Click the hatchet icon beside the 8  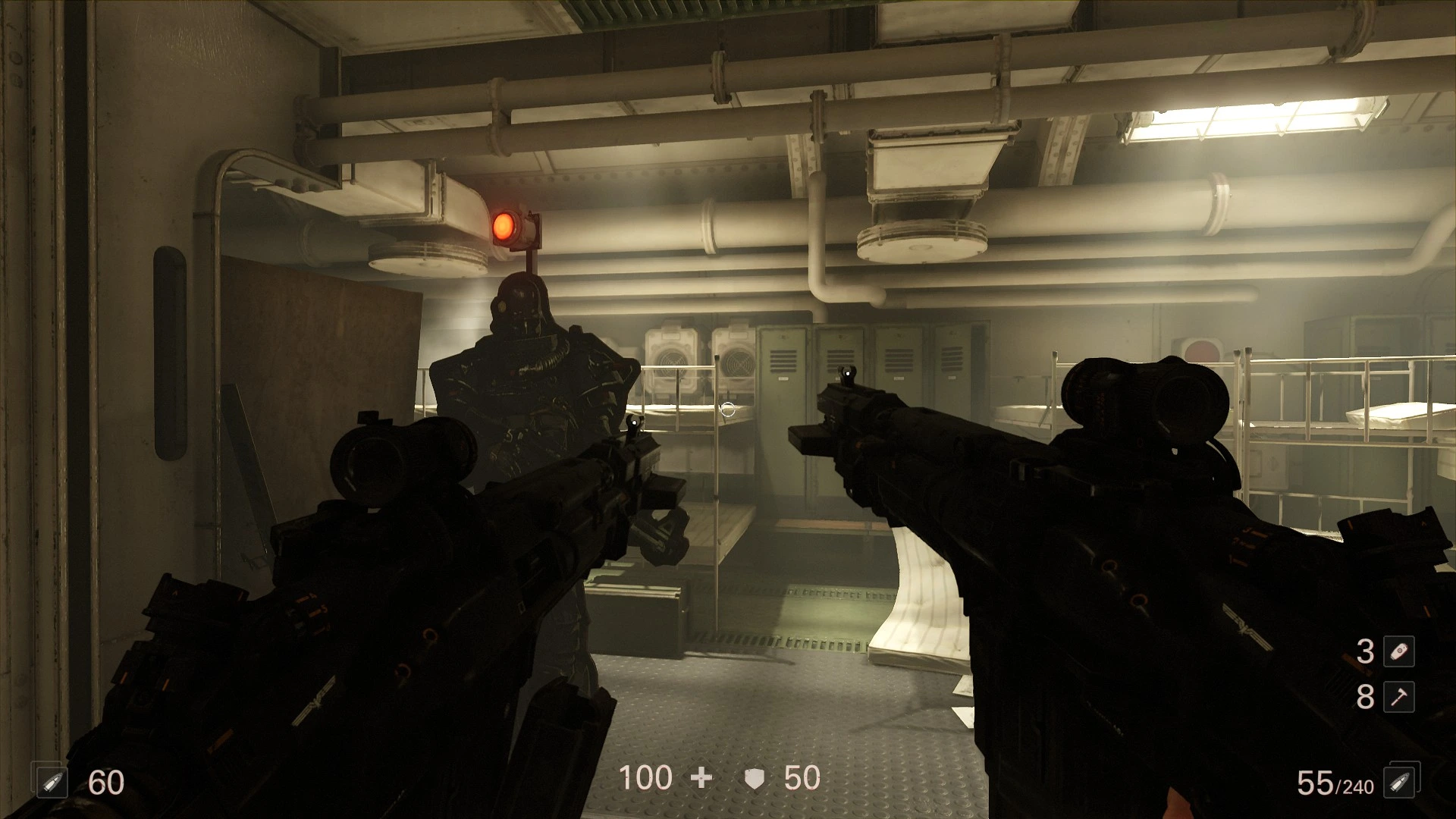(x=1398, y=697)
